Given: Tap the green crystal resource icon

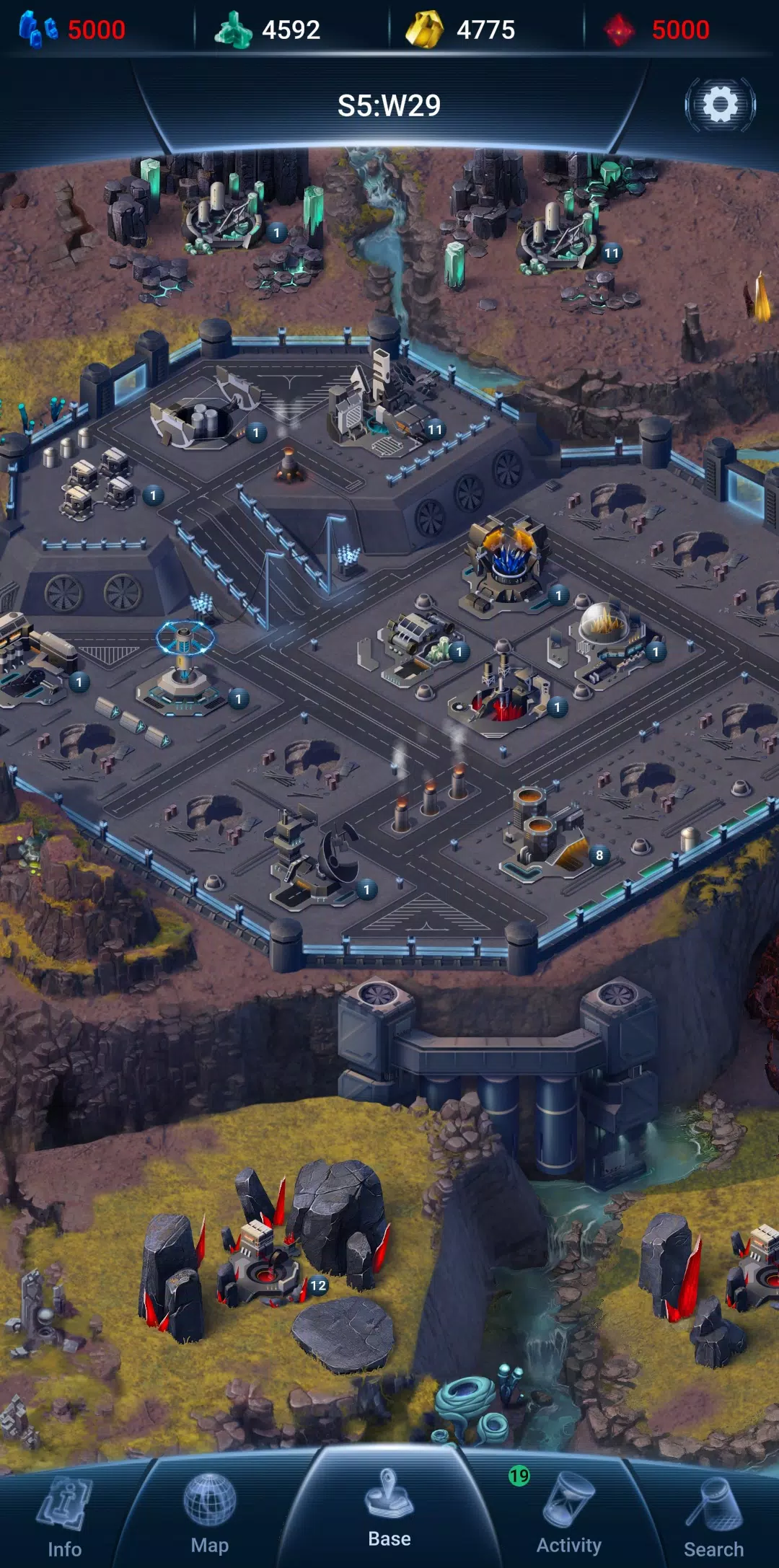Looking at the screenshot, I should click(233, 30).
